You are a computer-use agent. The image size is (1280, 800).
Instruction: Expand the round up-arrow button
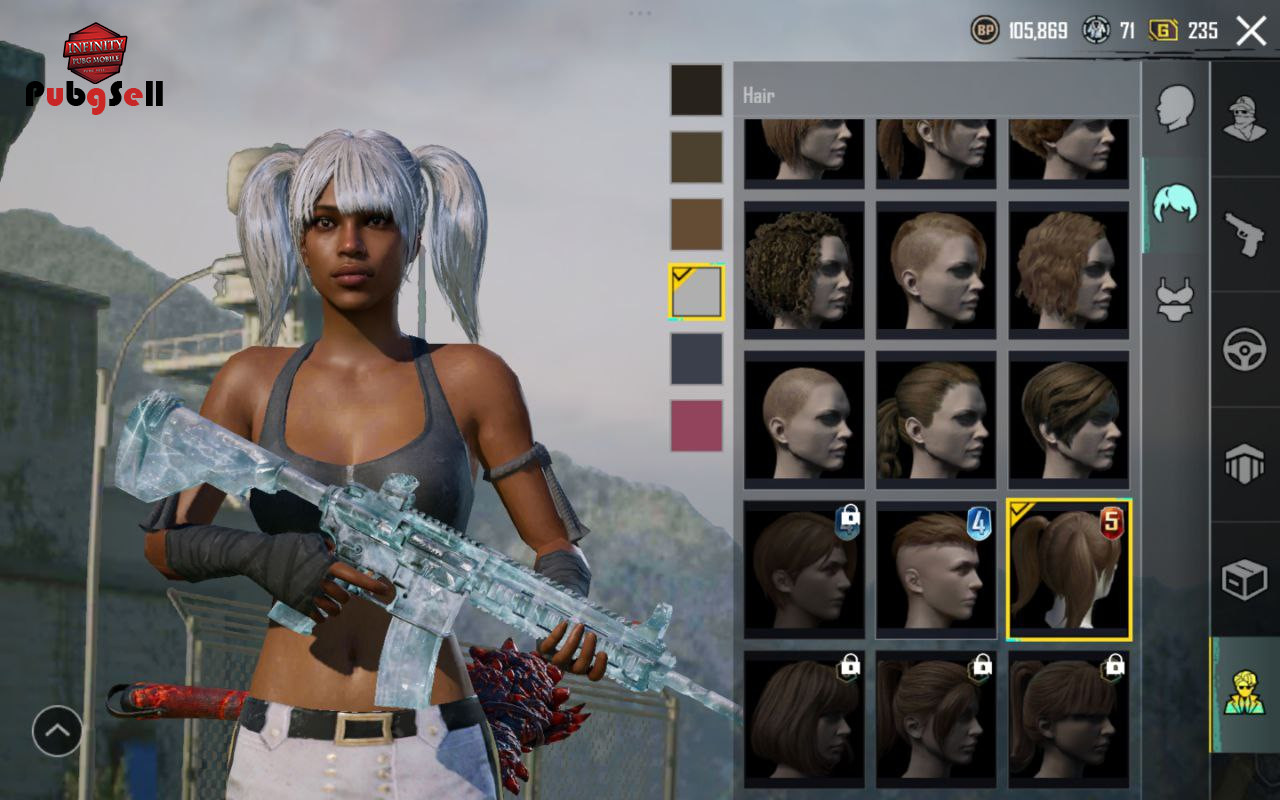tap(57, 731)
